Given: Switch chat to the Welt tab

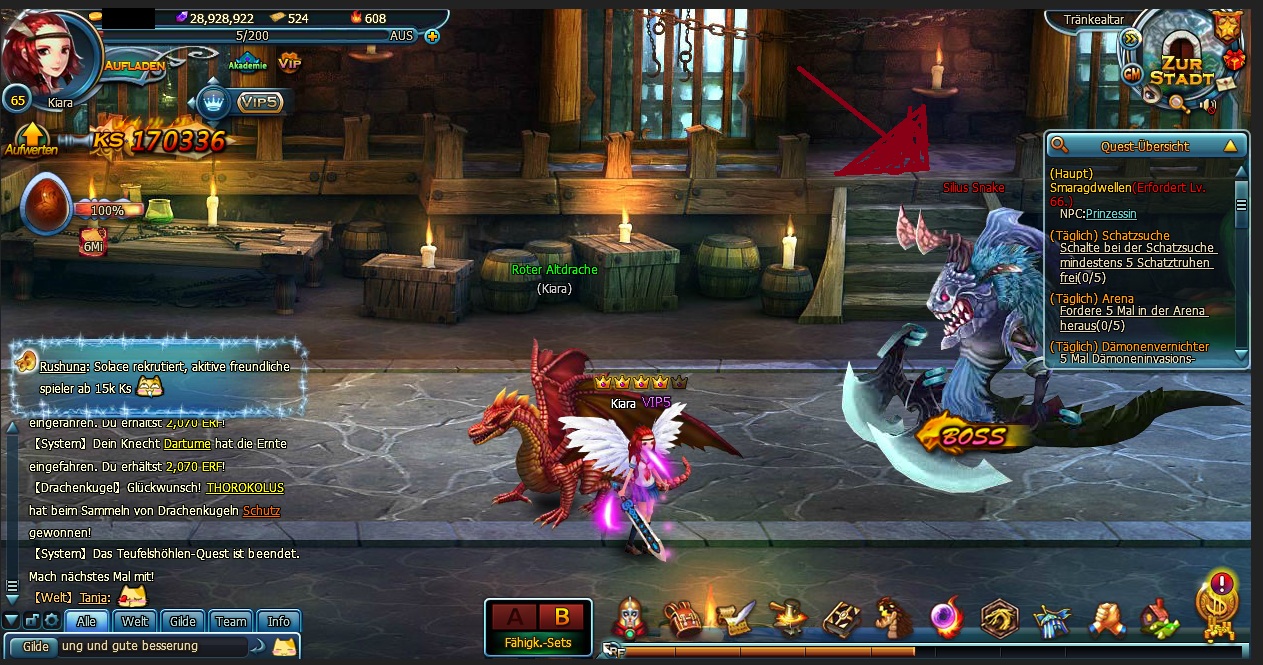Looking at the screenshot, I should [134, 621].
